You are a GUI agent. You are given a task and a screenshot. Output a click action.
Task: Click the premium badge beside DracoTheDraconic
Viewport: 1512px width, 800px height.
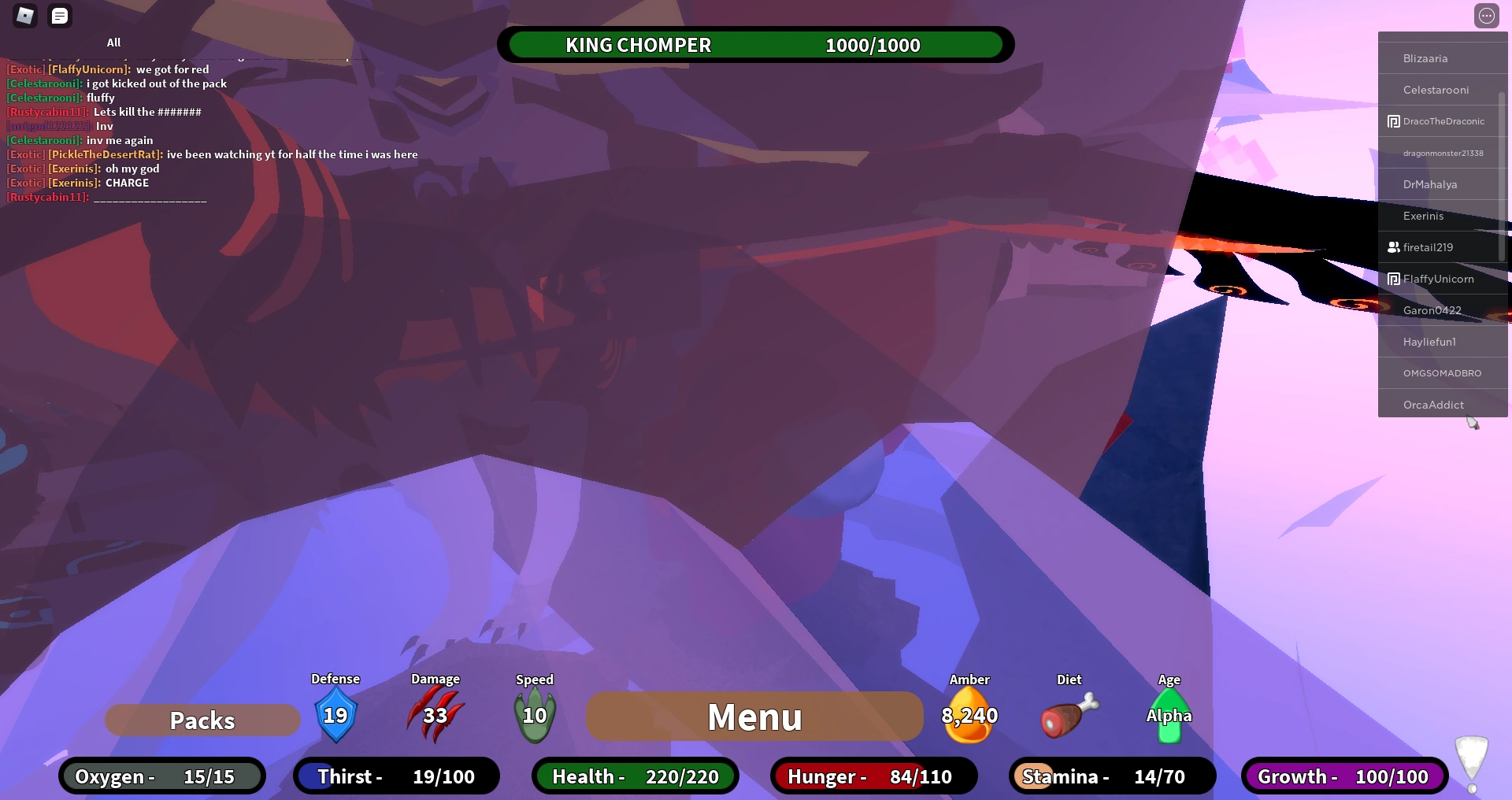click(x=1393, y=120)
